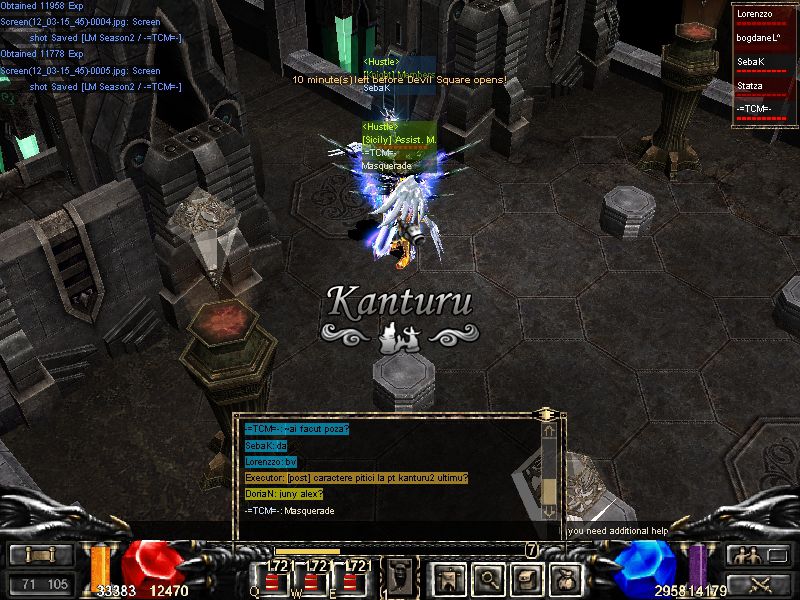The image size is (800, 600).
Task: Open the active skill selection slot
Action: pos(400,576)
